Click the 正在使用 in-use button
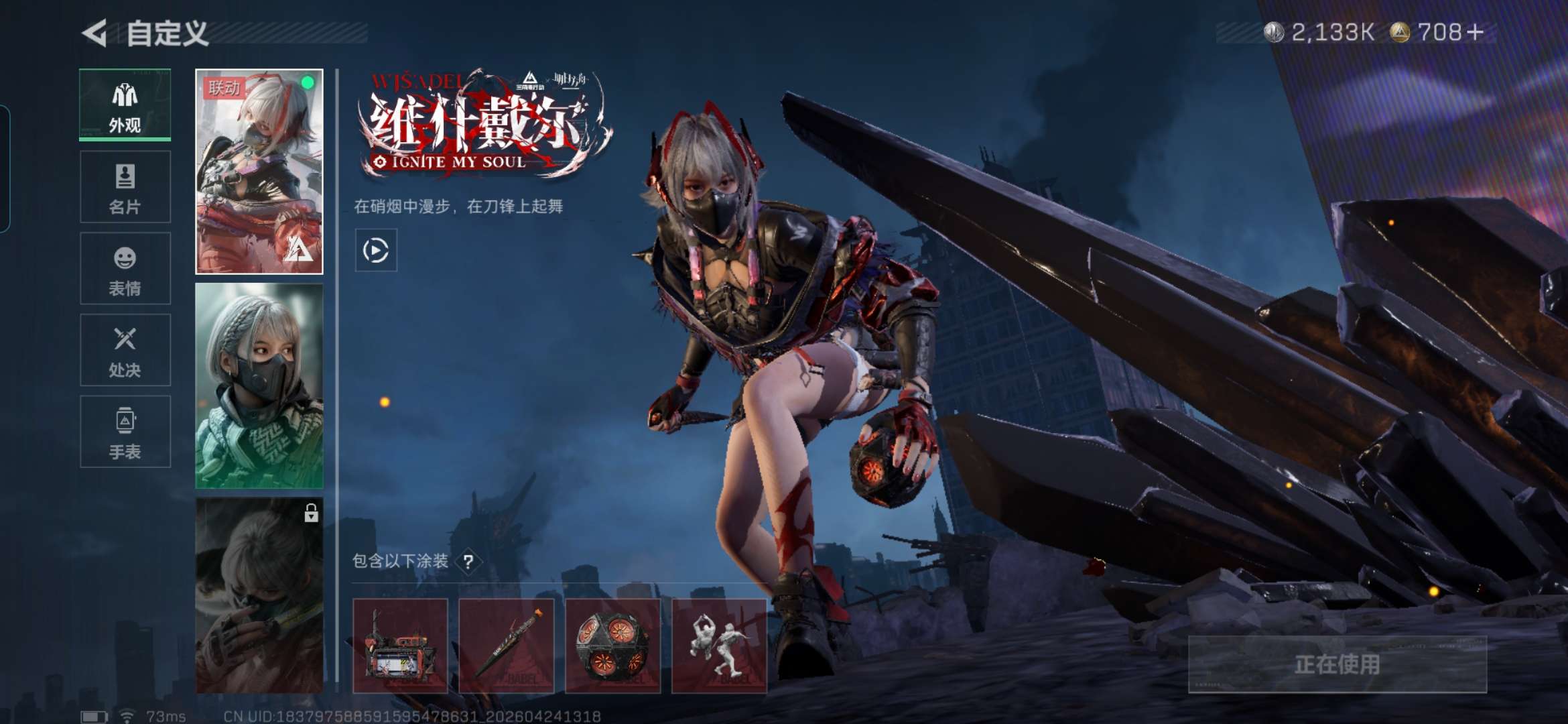The width and height of the screenshot is (1568, 724). tap(1337, 664)
